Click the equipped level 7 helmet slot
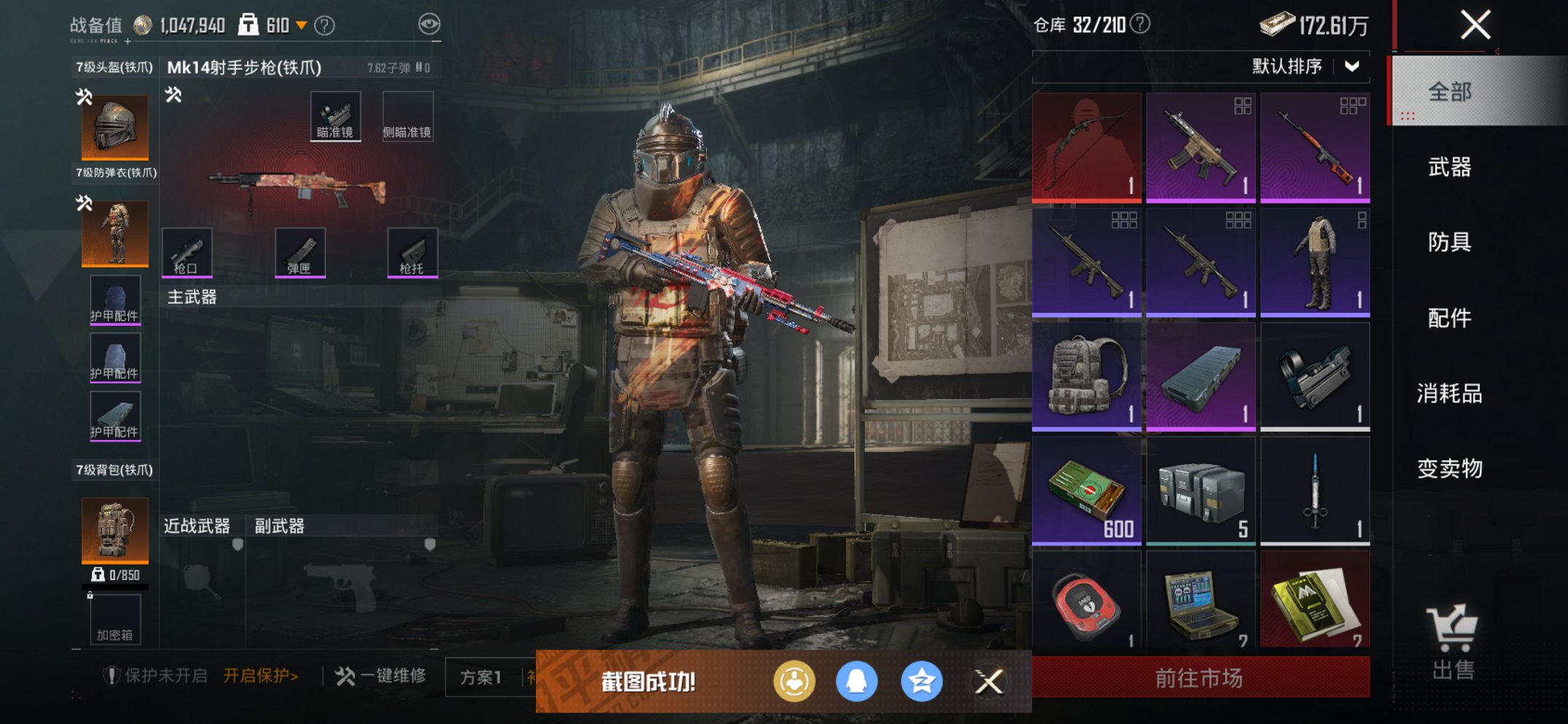 (115, 127)
